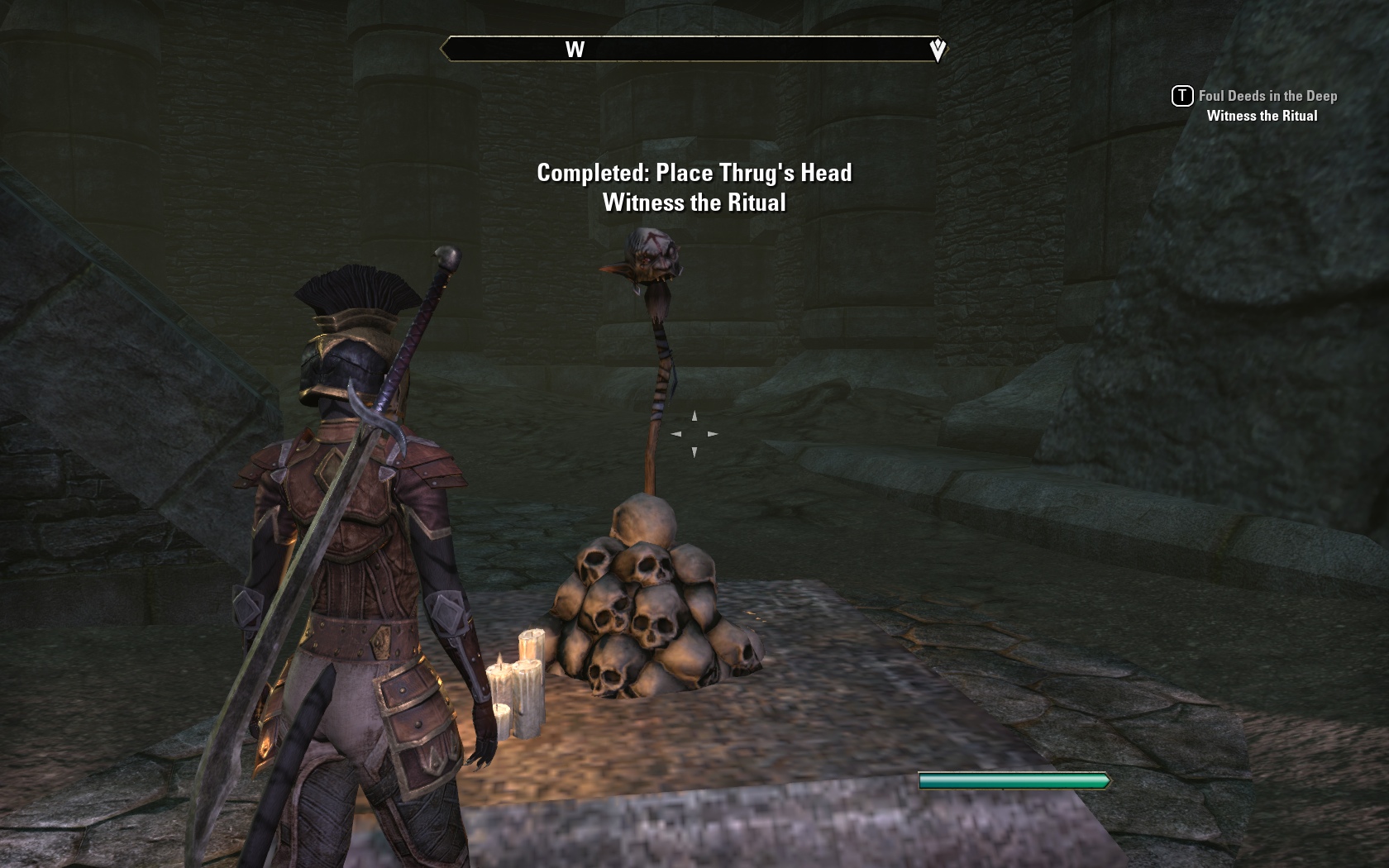Click the quest marker arrow on the compass

point(938,50)
